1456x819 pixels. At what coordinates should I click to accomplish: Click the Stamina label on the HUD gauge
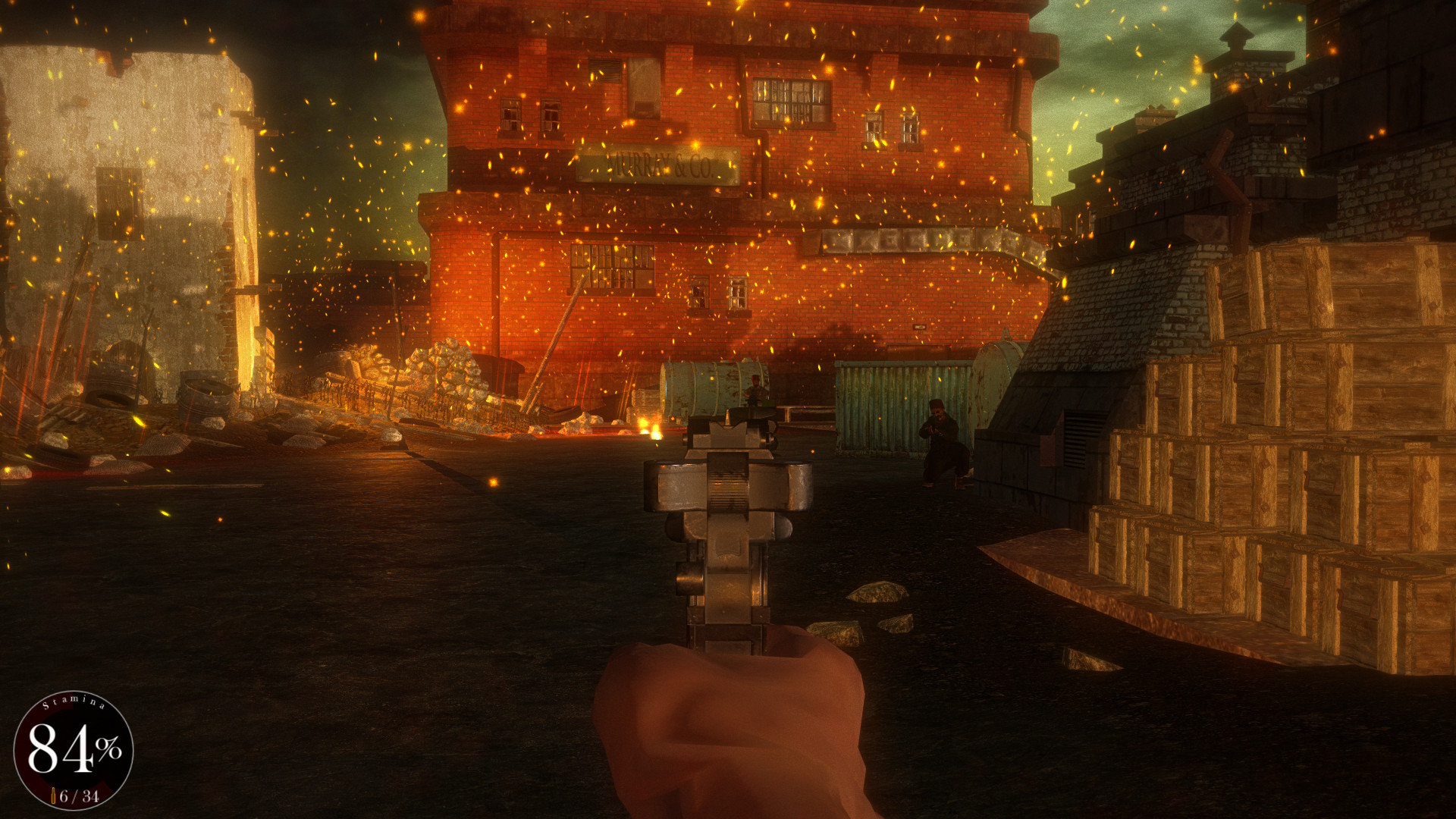74,704
